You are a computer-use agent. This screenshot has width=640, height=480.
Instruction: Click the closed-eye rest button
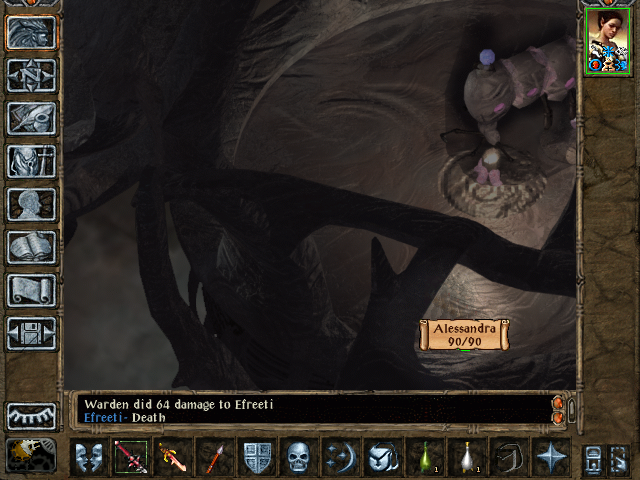(x=31, y=416)
